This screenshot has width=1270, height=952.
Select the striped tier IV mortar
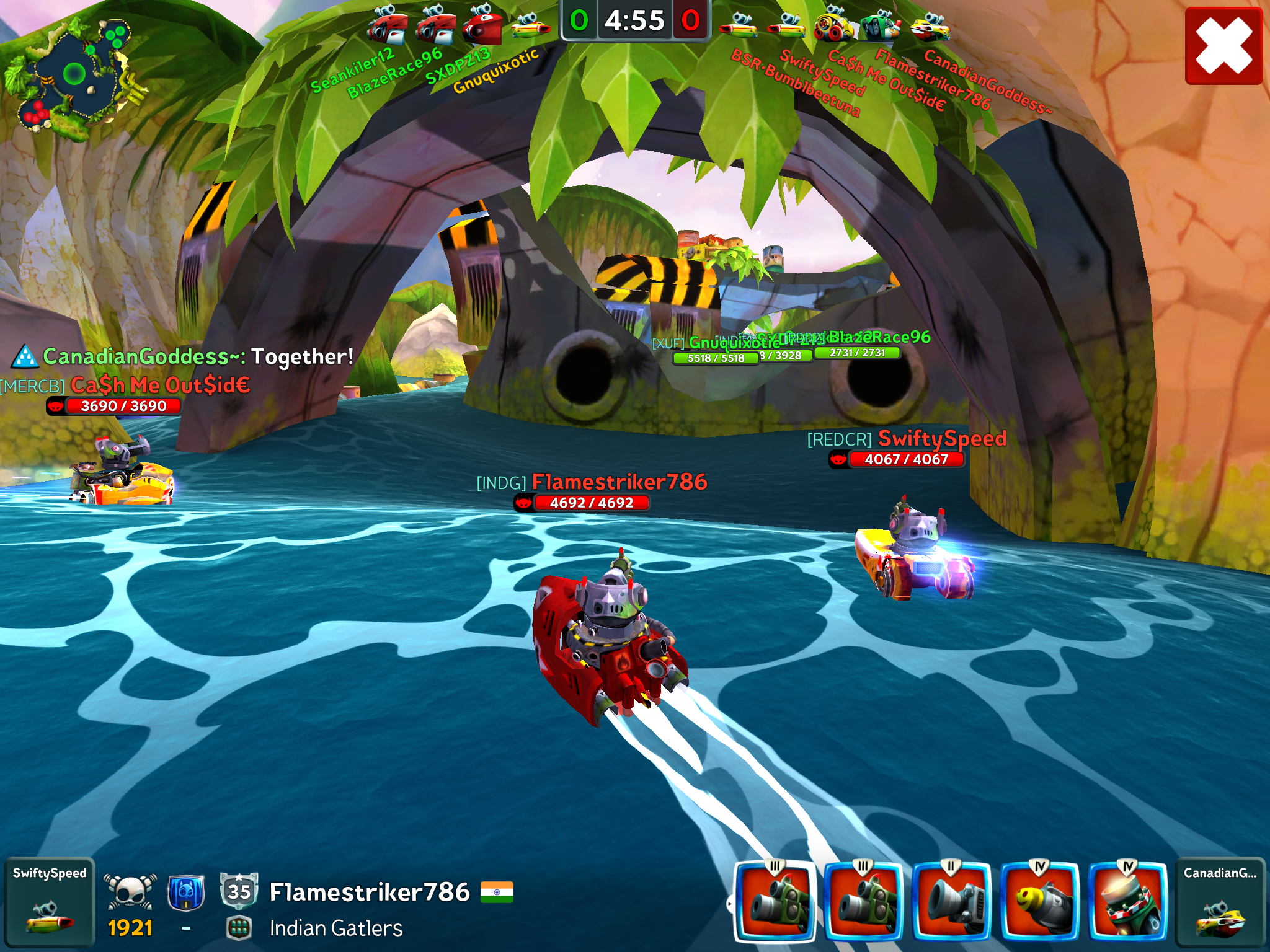click(1128, 901)
